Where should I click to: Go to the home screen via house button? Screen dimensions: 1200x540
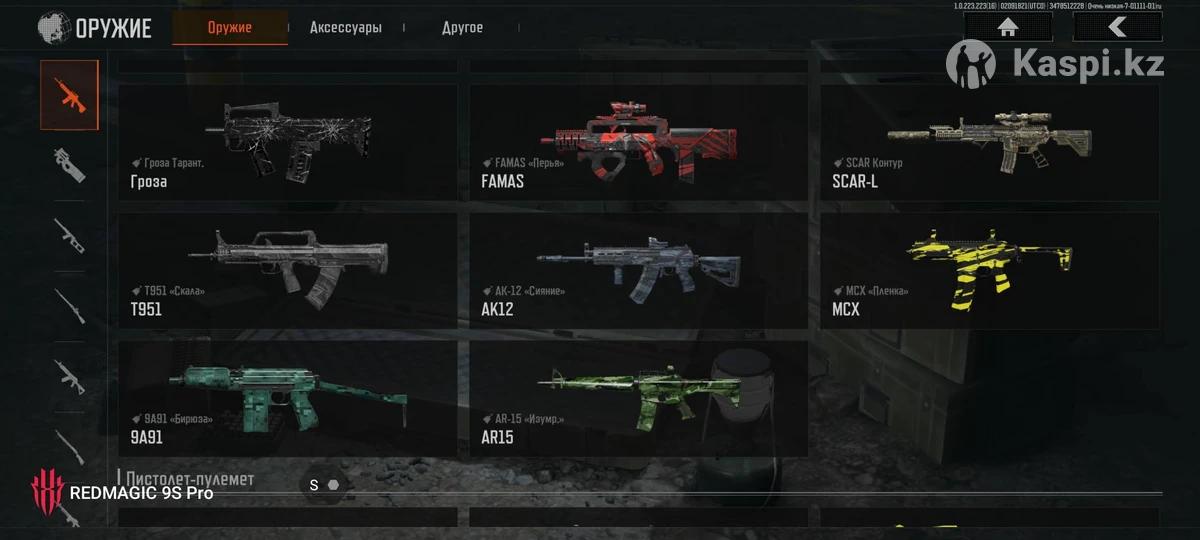[1007, 27]
